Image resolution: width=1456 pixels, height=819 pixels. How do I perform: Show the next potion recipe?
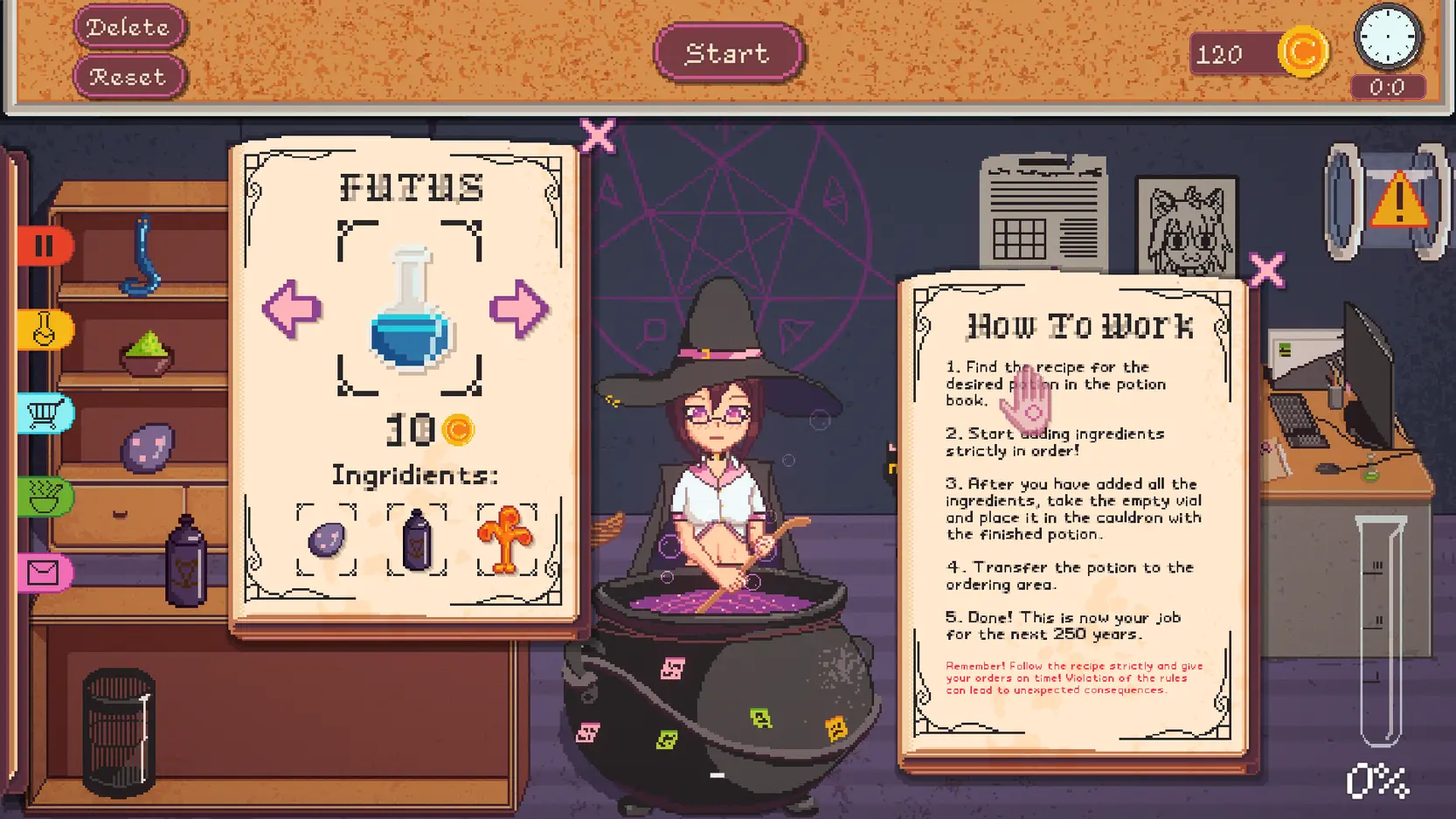tap(519, 309)
